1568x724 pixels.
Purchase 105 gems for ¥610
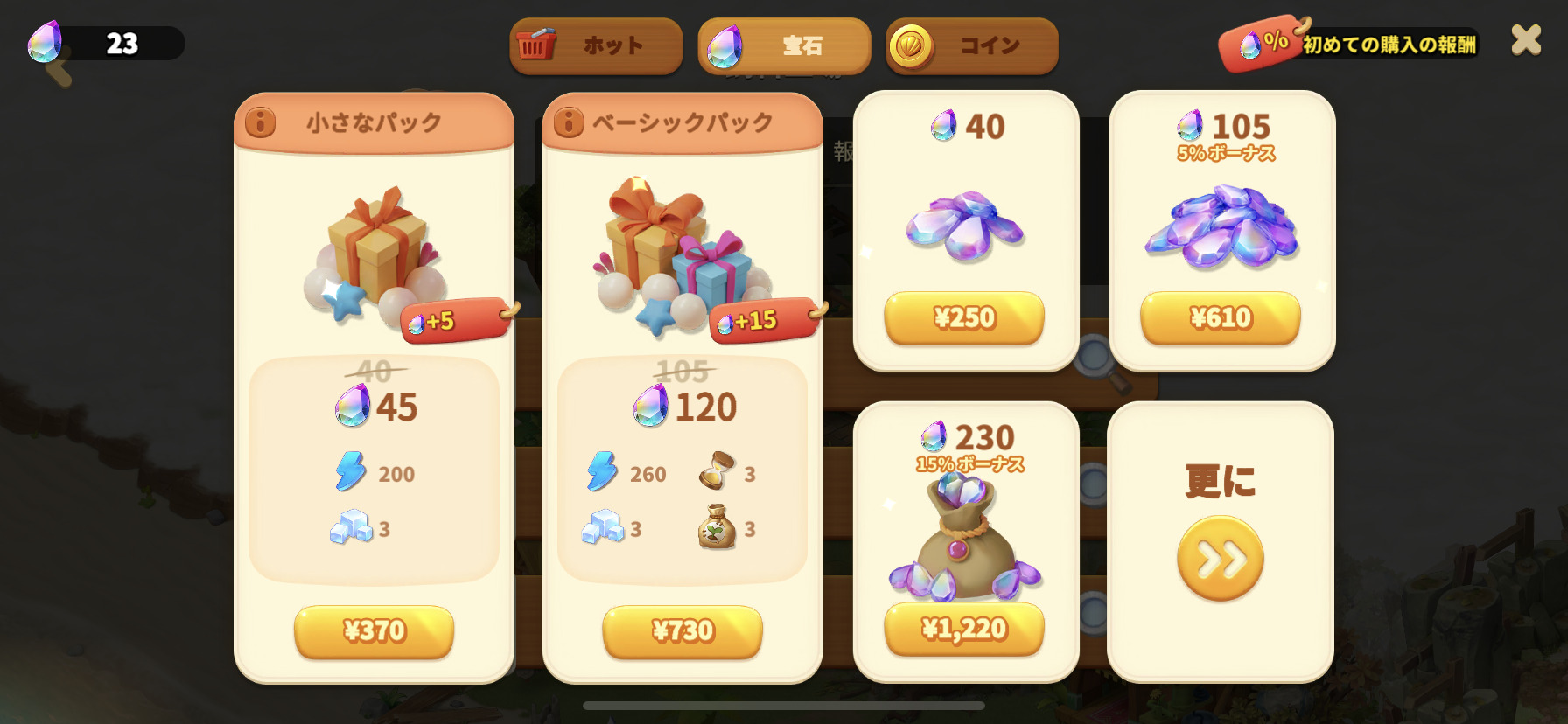point(1221,317)
